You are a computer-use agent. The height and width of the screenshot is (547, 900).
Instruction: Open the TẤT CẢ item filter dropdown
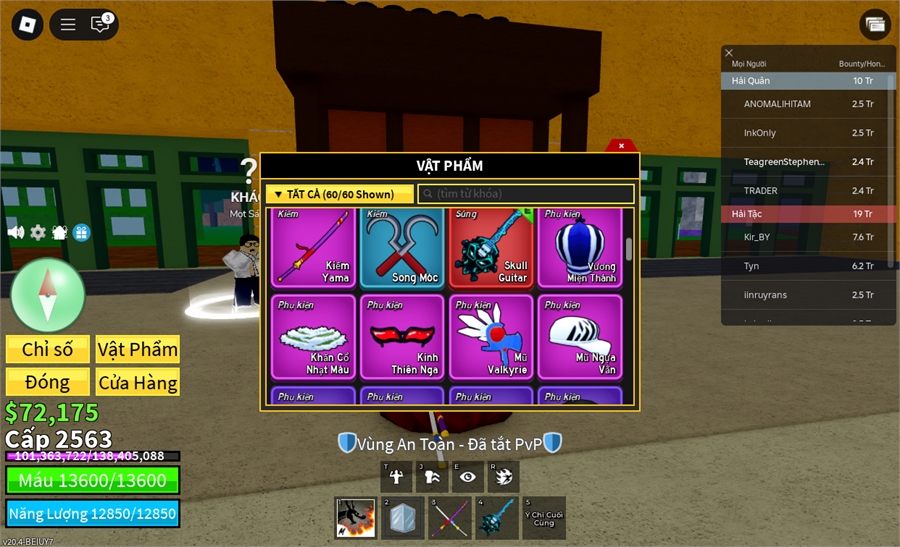coord(340,194)
